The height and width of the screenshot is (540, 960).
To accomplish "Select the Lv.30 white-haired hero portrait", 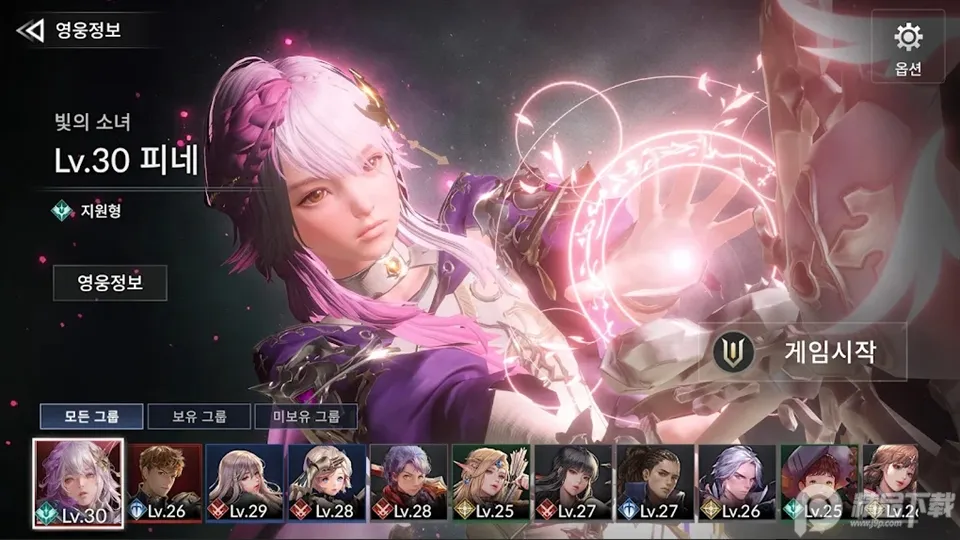I will pyautogui.click(x=78, y=483).
